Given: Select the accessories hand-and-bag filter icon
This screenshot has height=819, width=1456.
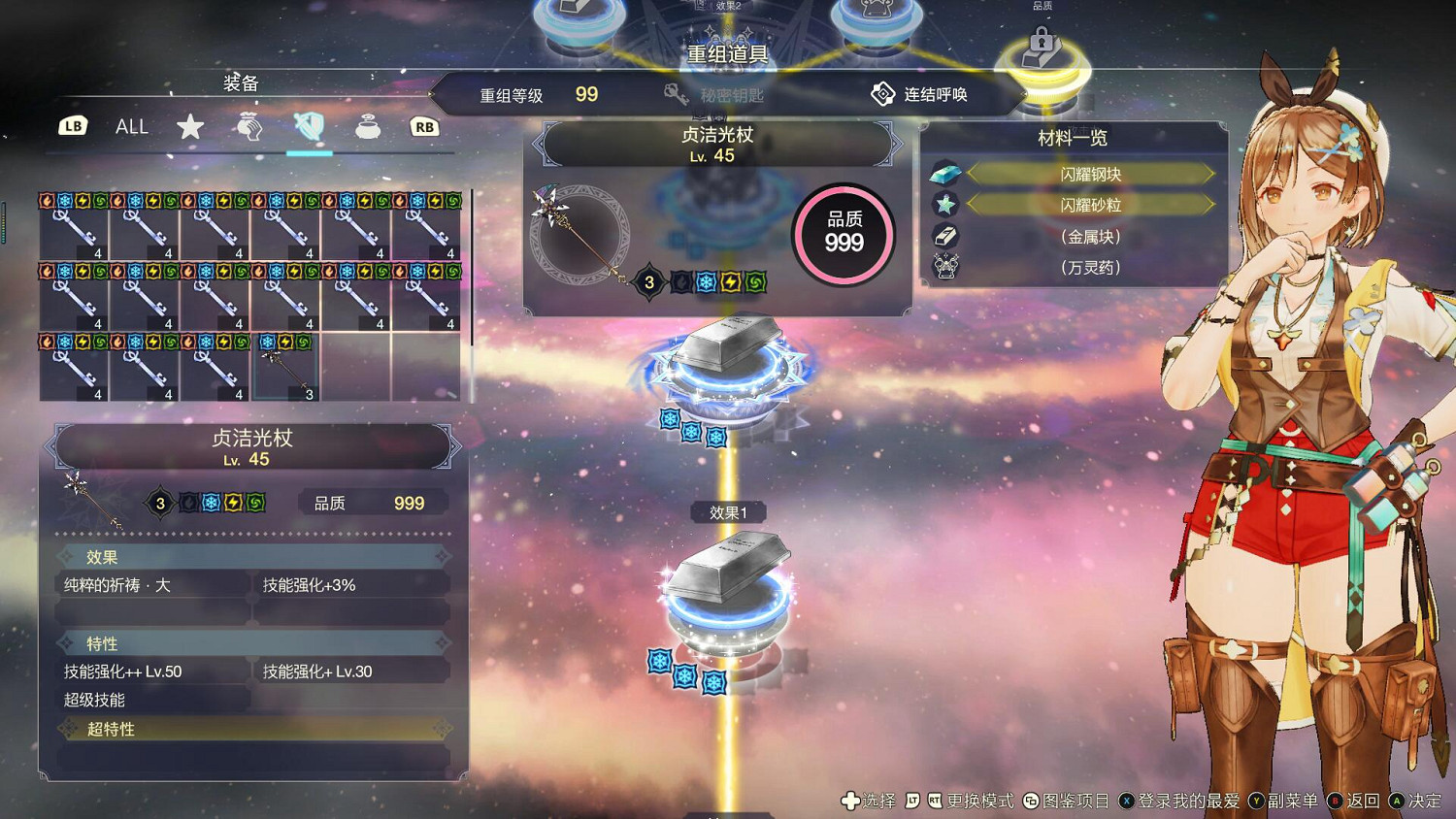Looking at the screenshot, I should (249, 126).
